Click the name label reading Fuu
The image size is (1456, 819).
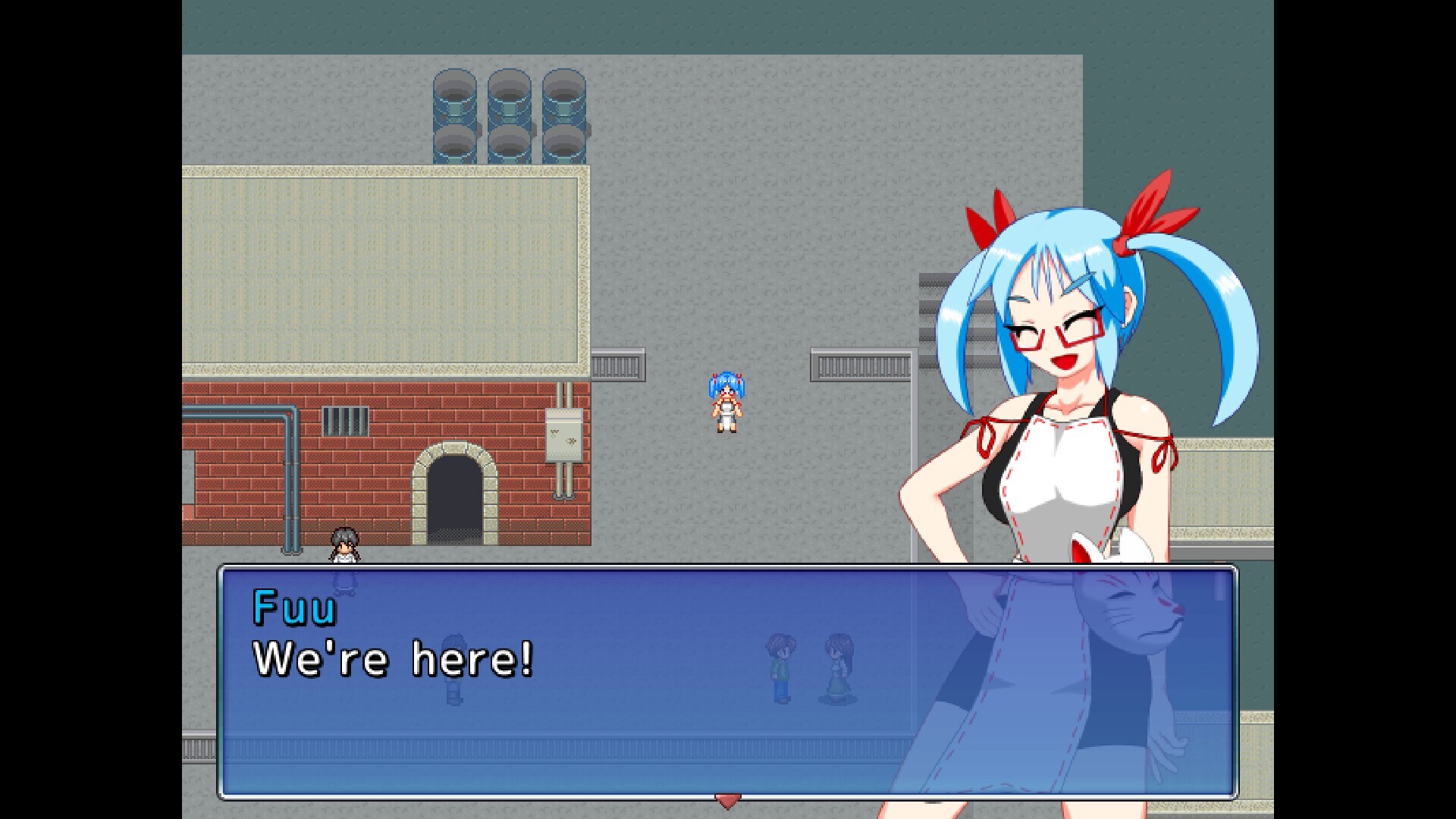(x=296, y=607)
